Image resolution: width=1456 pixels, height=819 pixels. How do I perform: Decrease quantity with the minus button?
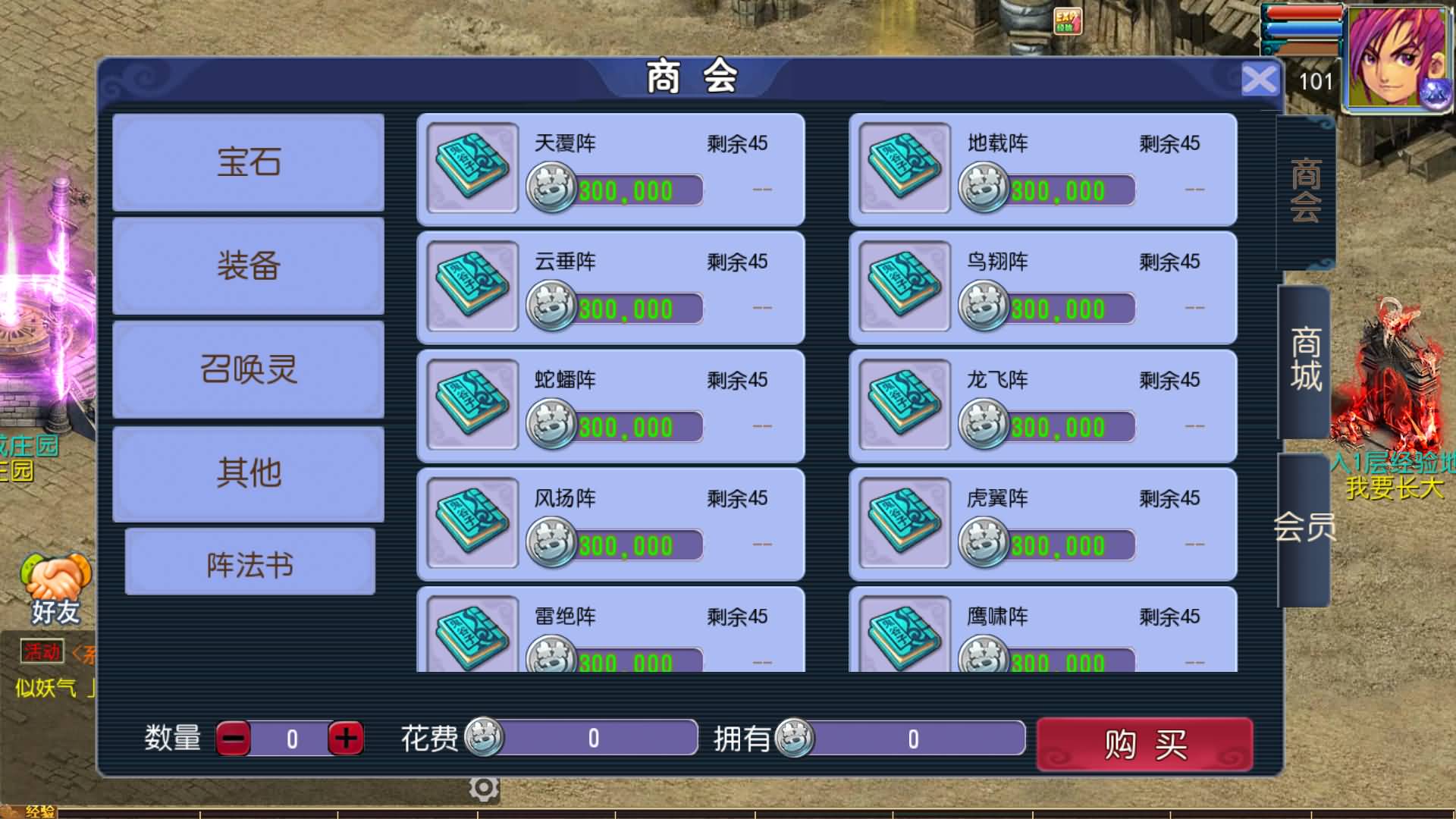point(235,736)
